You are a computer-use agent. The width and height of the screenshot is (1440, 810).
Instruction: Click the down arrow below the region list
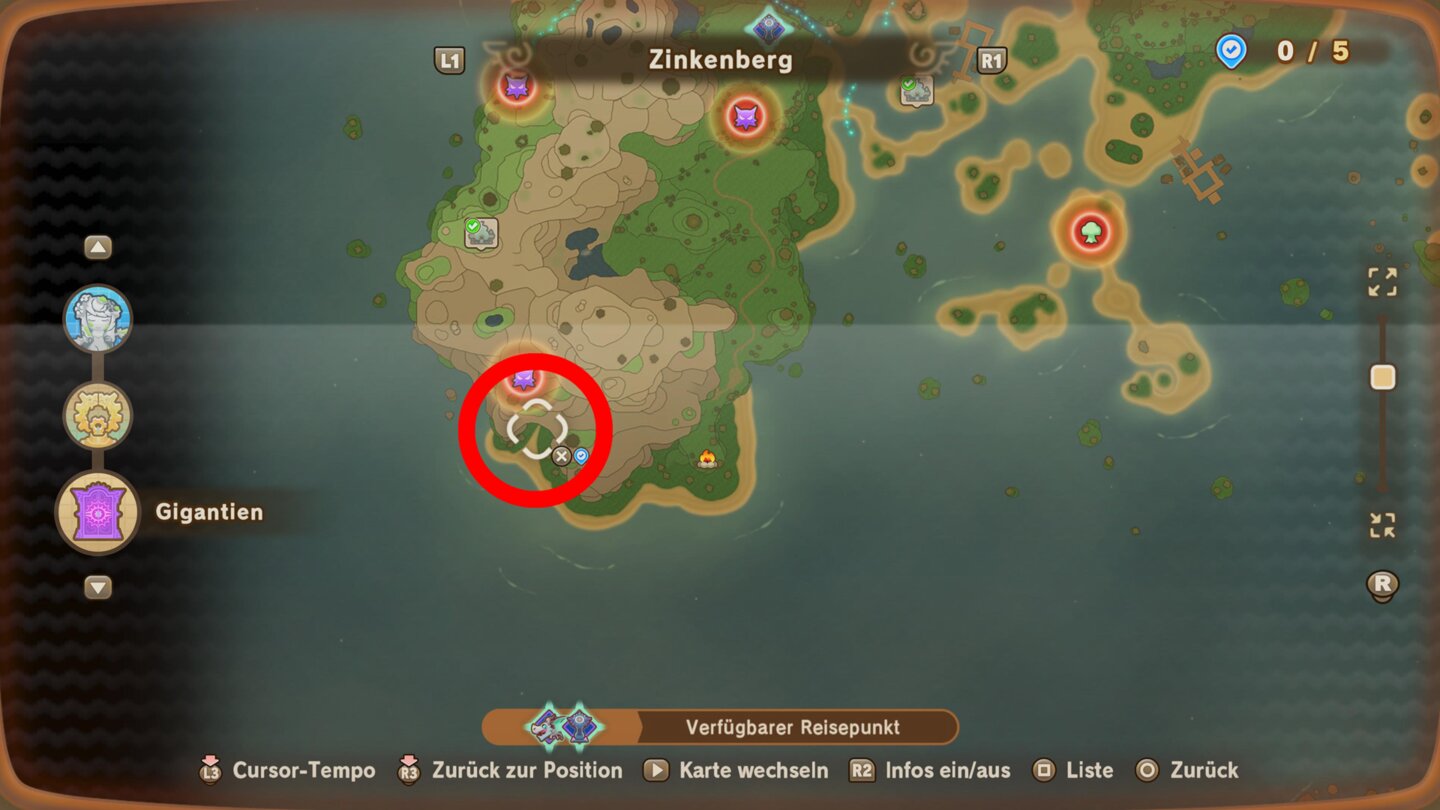(96, 588)
